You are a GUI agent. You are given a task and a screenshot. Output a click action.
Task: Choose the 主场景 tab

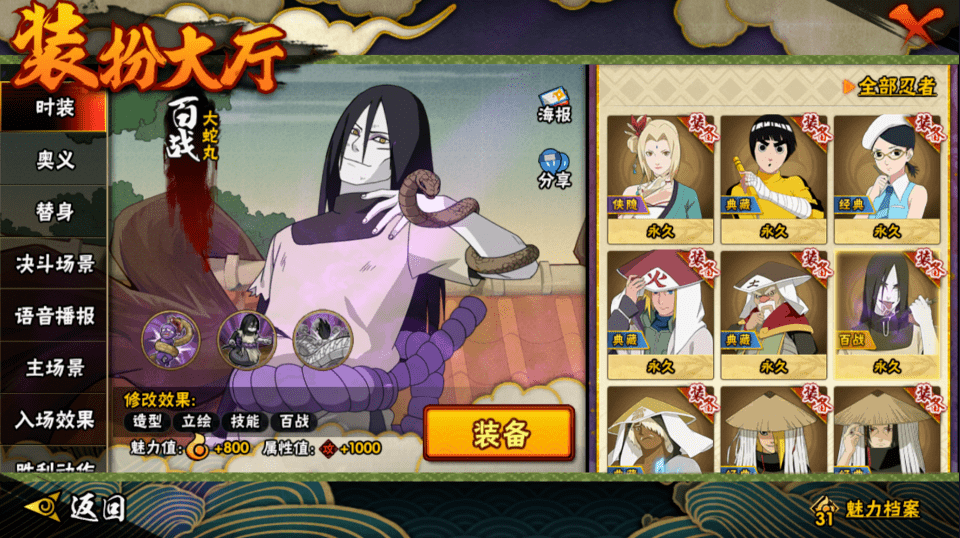click(54, 368)
